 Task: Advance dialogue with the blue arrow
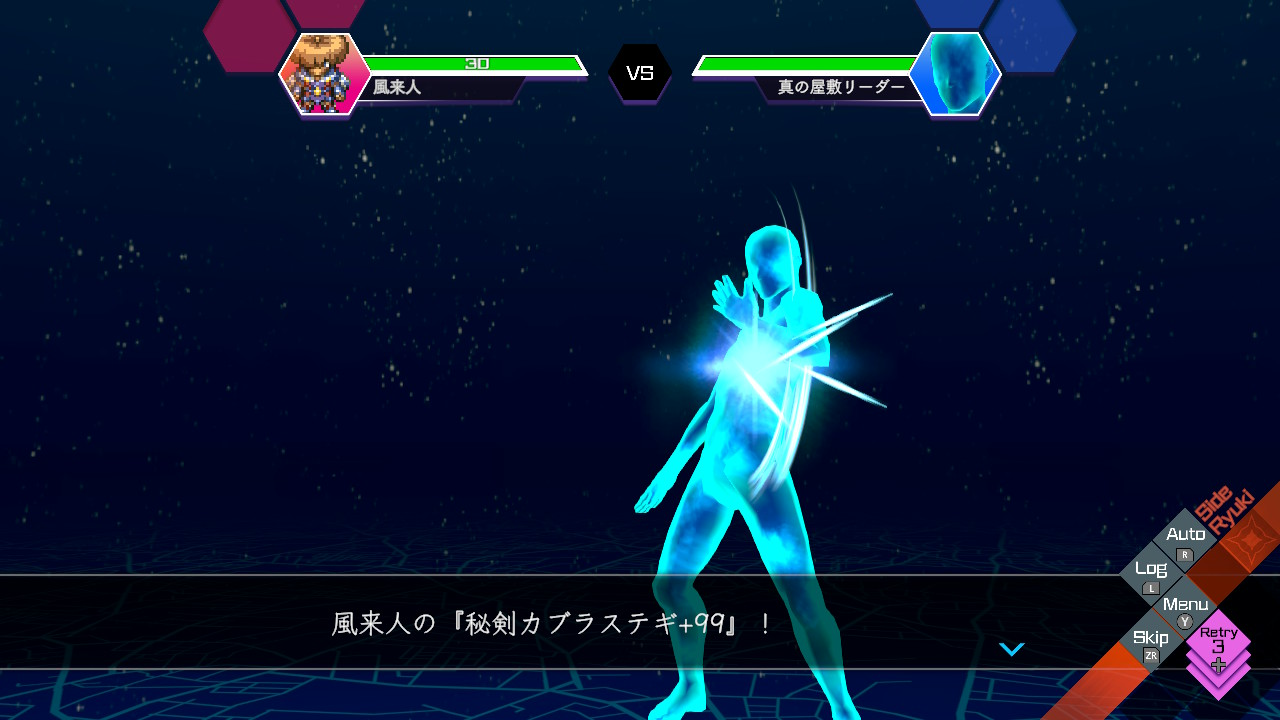1012,650
